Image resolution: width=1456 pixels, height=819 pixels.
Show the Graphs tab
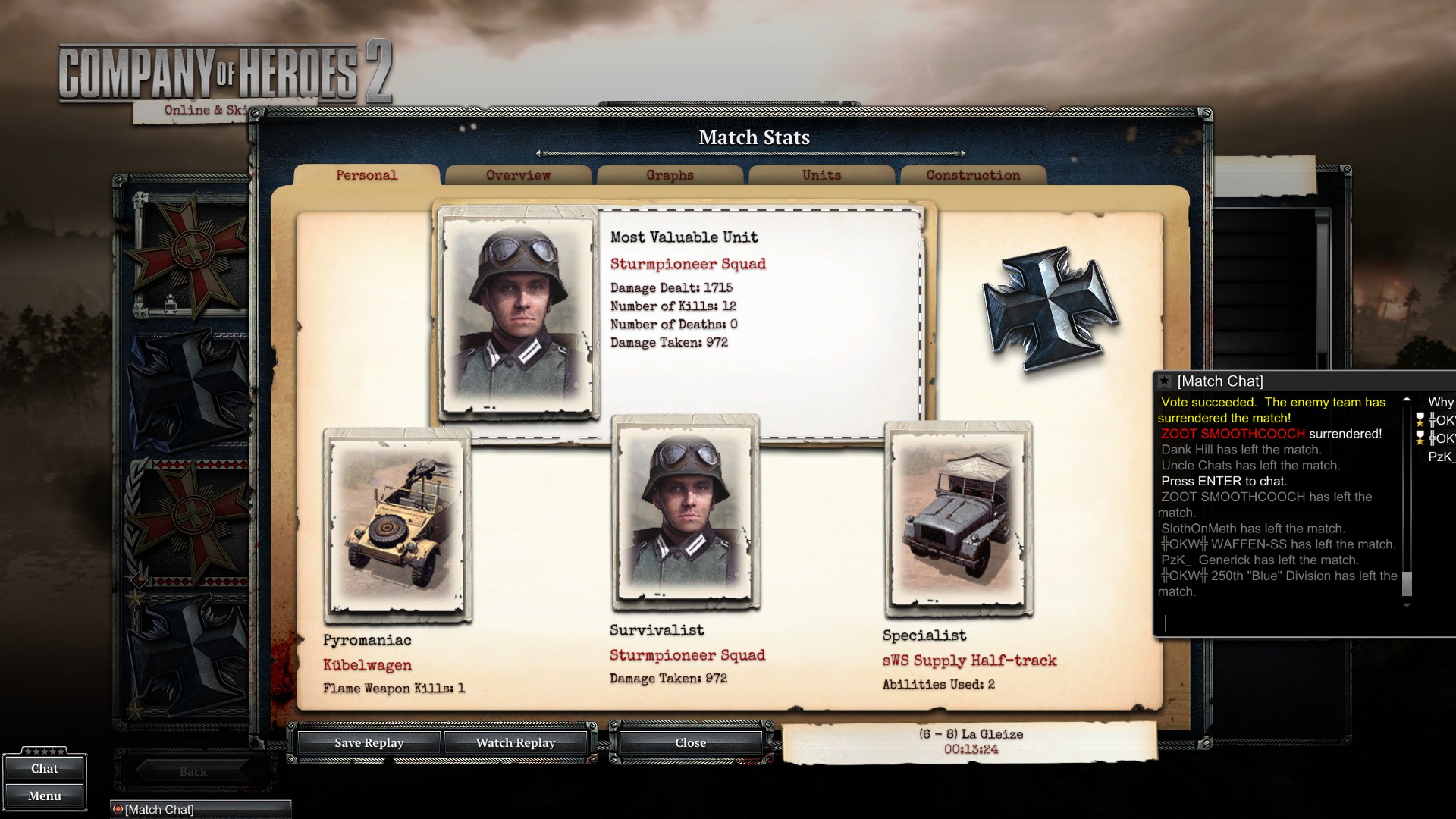click(x=670, y=175)
